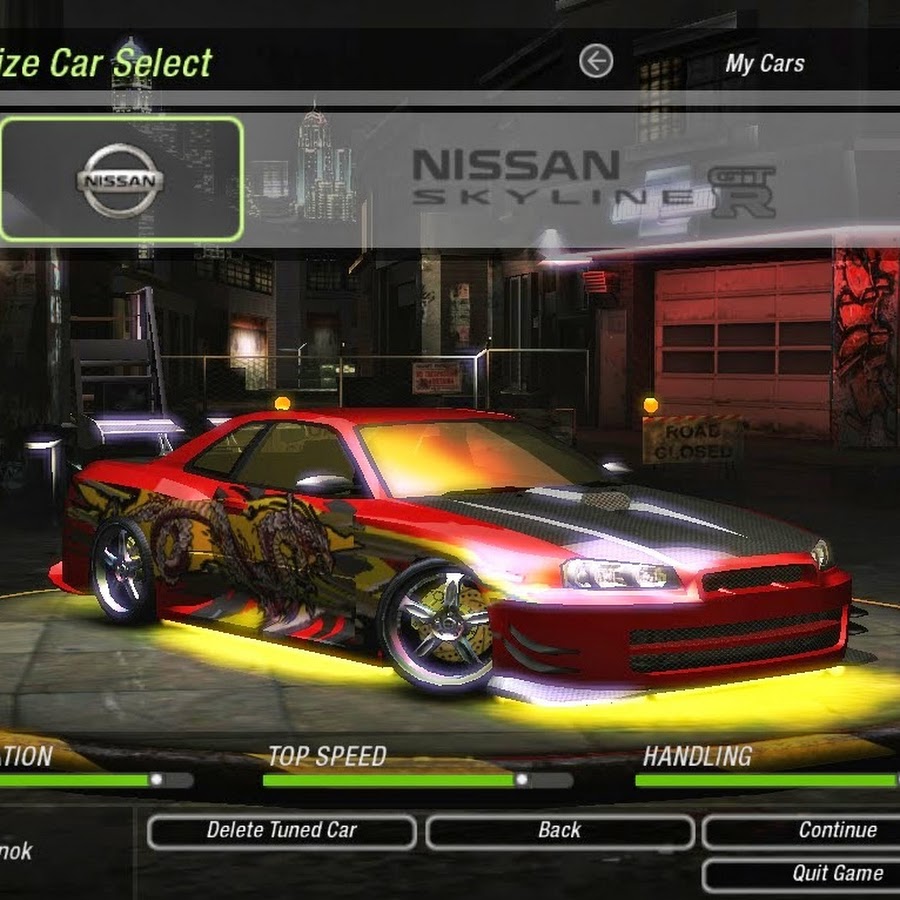The image size is (900, 900).
Task: Click the left arrow beside My Cars
Action: [596, 62]
